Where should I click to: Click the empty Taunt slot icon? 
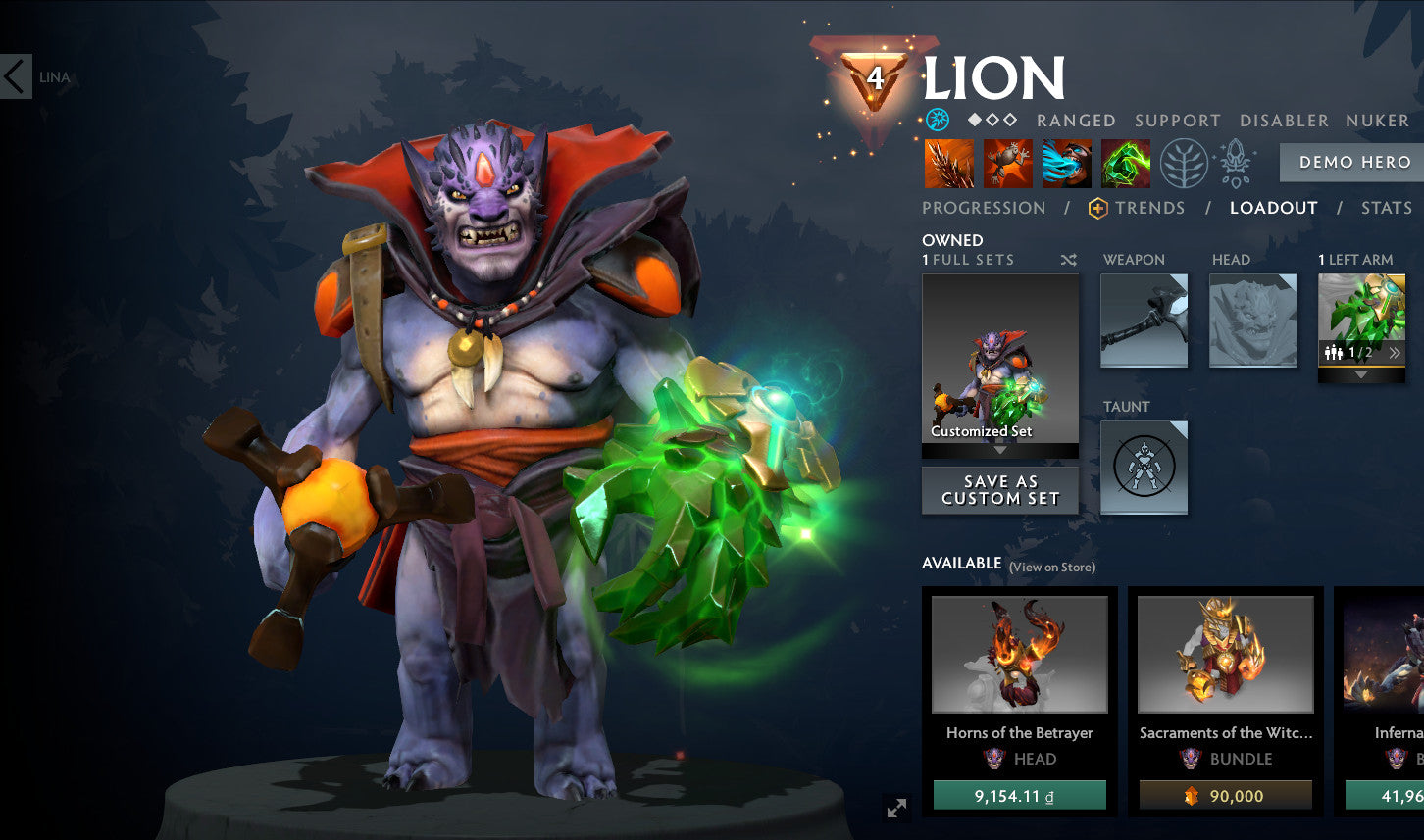pos(1144,468)
